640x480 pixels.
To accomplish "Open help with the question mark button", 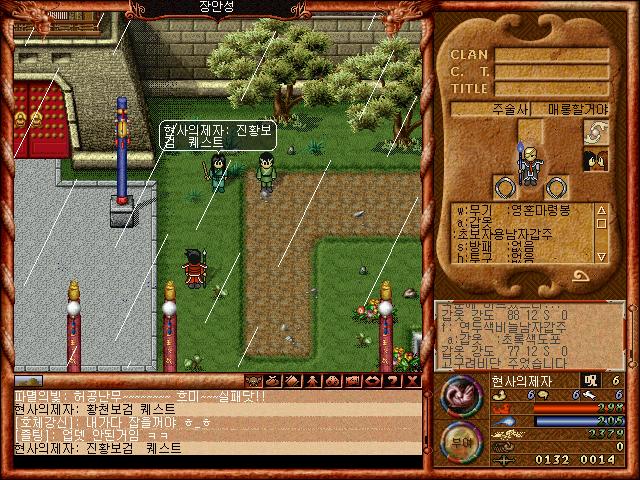I will 392,381.
